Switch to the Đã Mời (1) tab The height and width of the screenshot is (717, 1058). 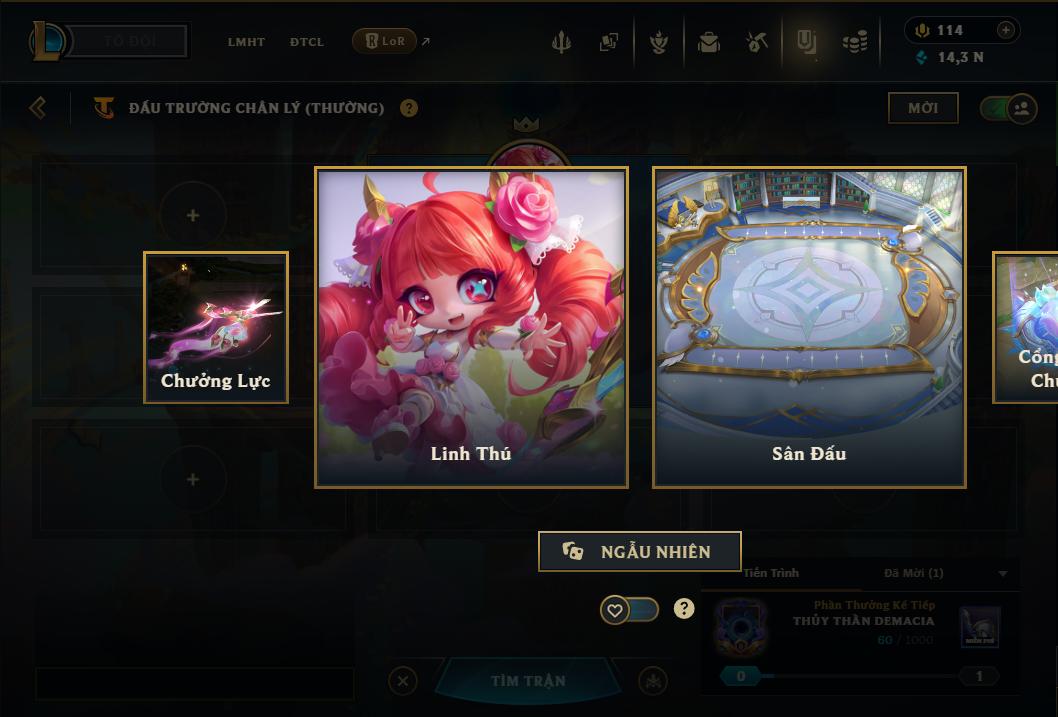[914, 573]
